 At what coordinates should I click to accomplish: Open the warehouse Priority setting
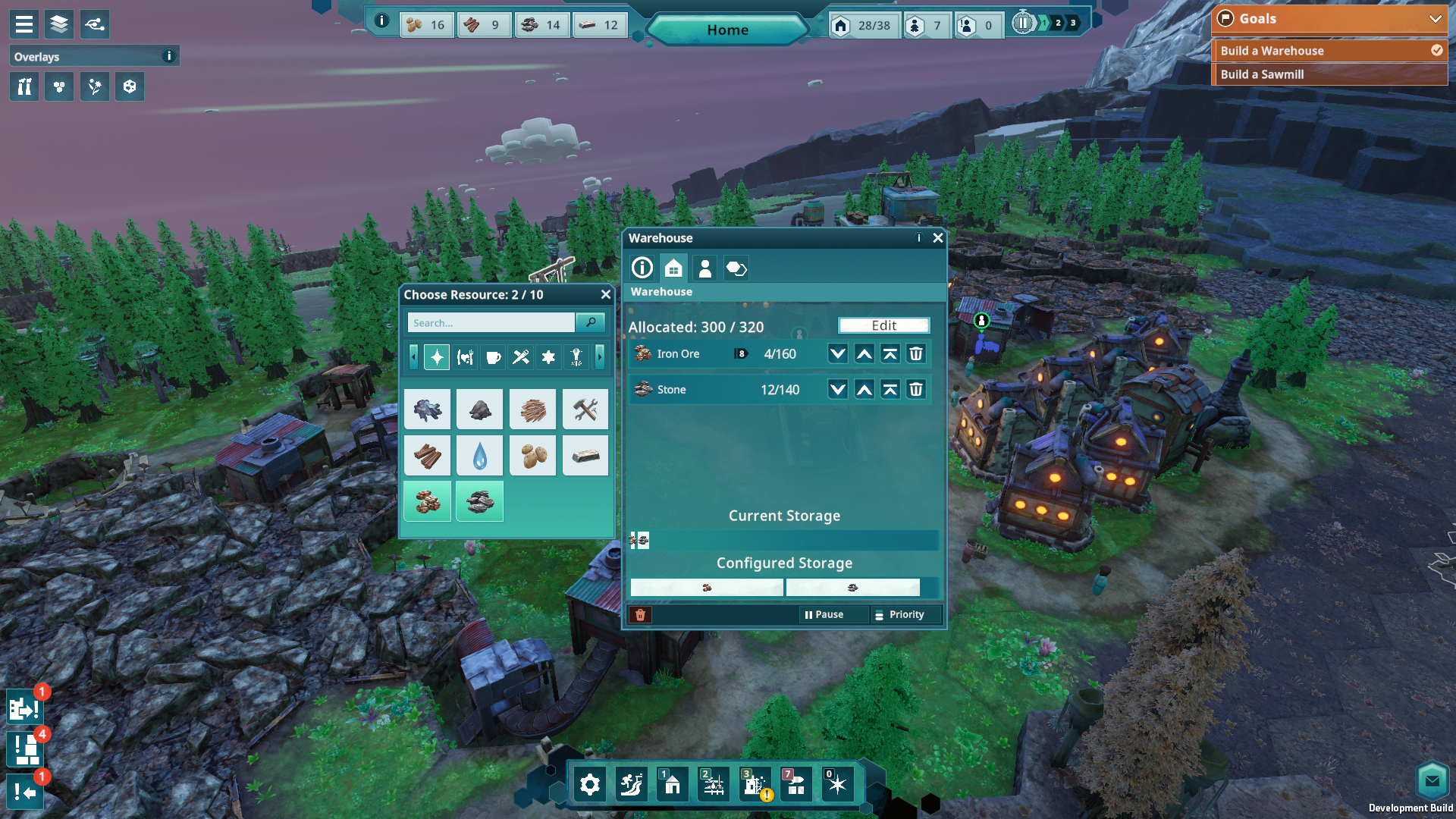(899, 615)
